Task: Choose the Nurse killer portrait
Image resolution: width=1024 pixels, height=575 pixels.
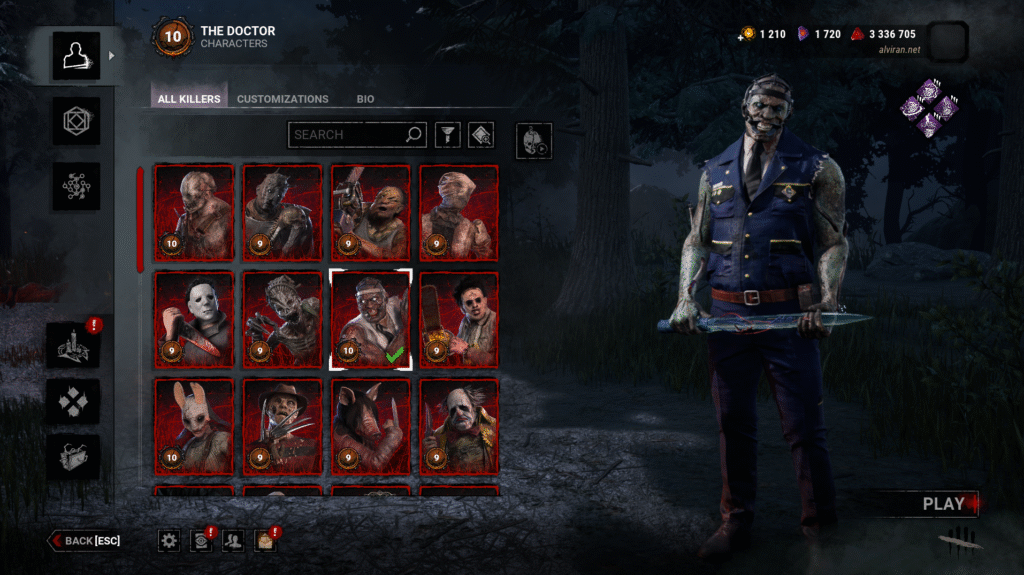Action: point(458,212)
